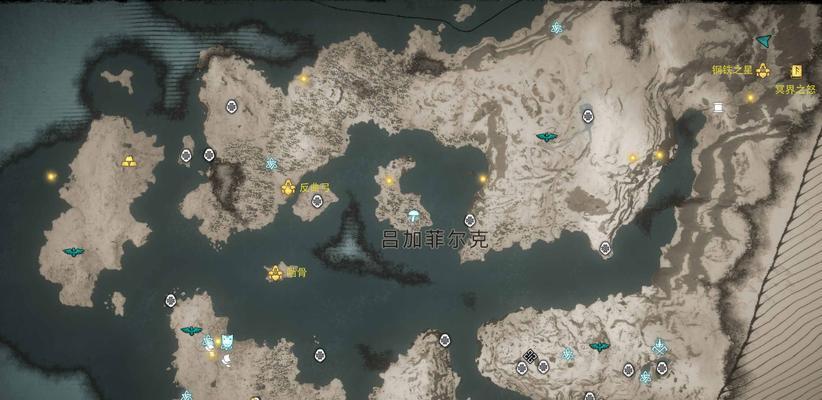Select the 钢铁之星 gear marker
The image size is (822, 400).
763,71
